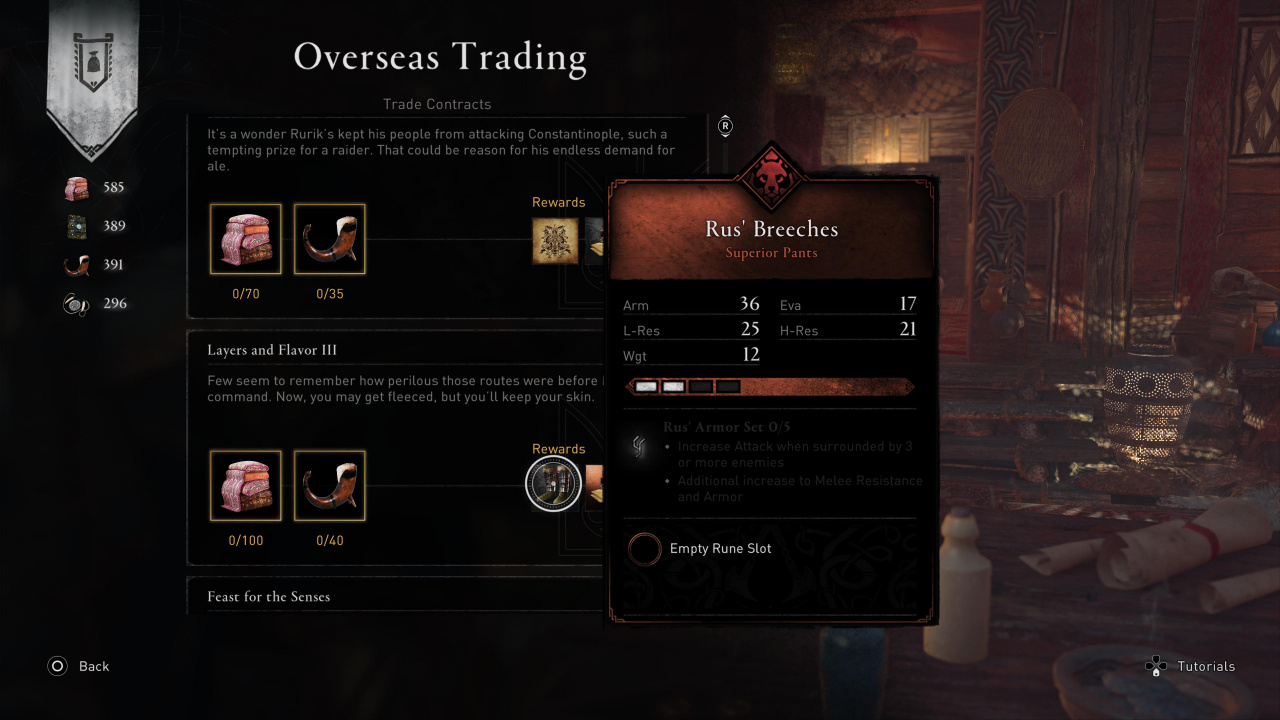View the parchment design reward icon
This screenshot has height=720, width=1280.
pos(555,240)
